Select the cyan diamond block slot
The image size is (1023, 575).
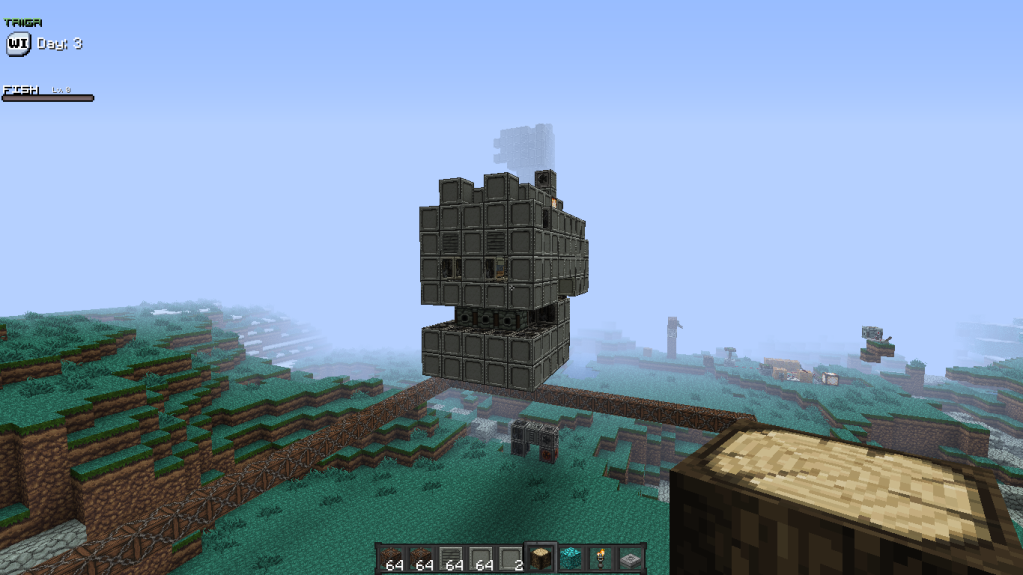[570, 559]
